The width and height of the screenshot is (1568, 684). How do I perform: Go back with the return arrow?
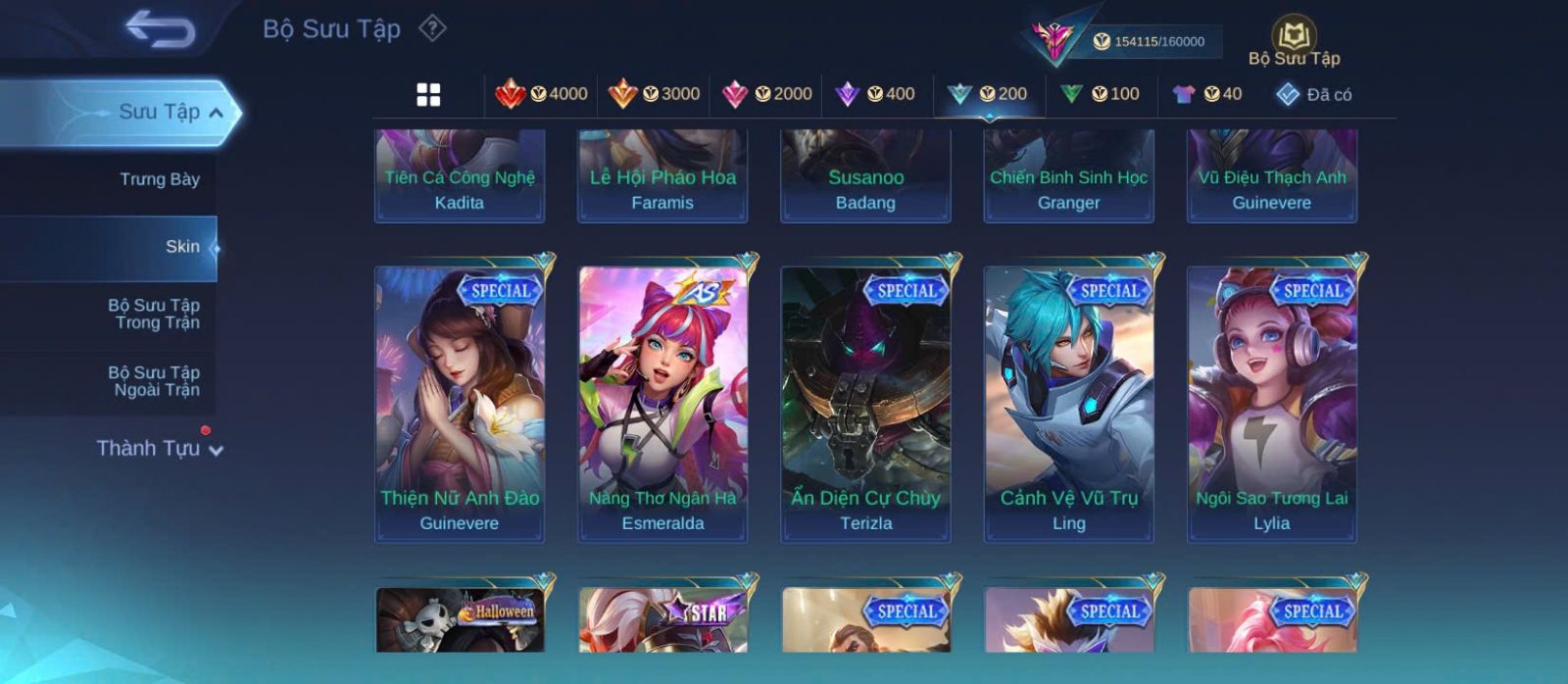coord(160,29)
